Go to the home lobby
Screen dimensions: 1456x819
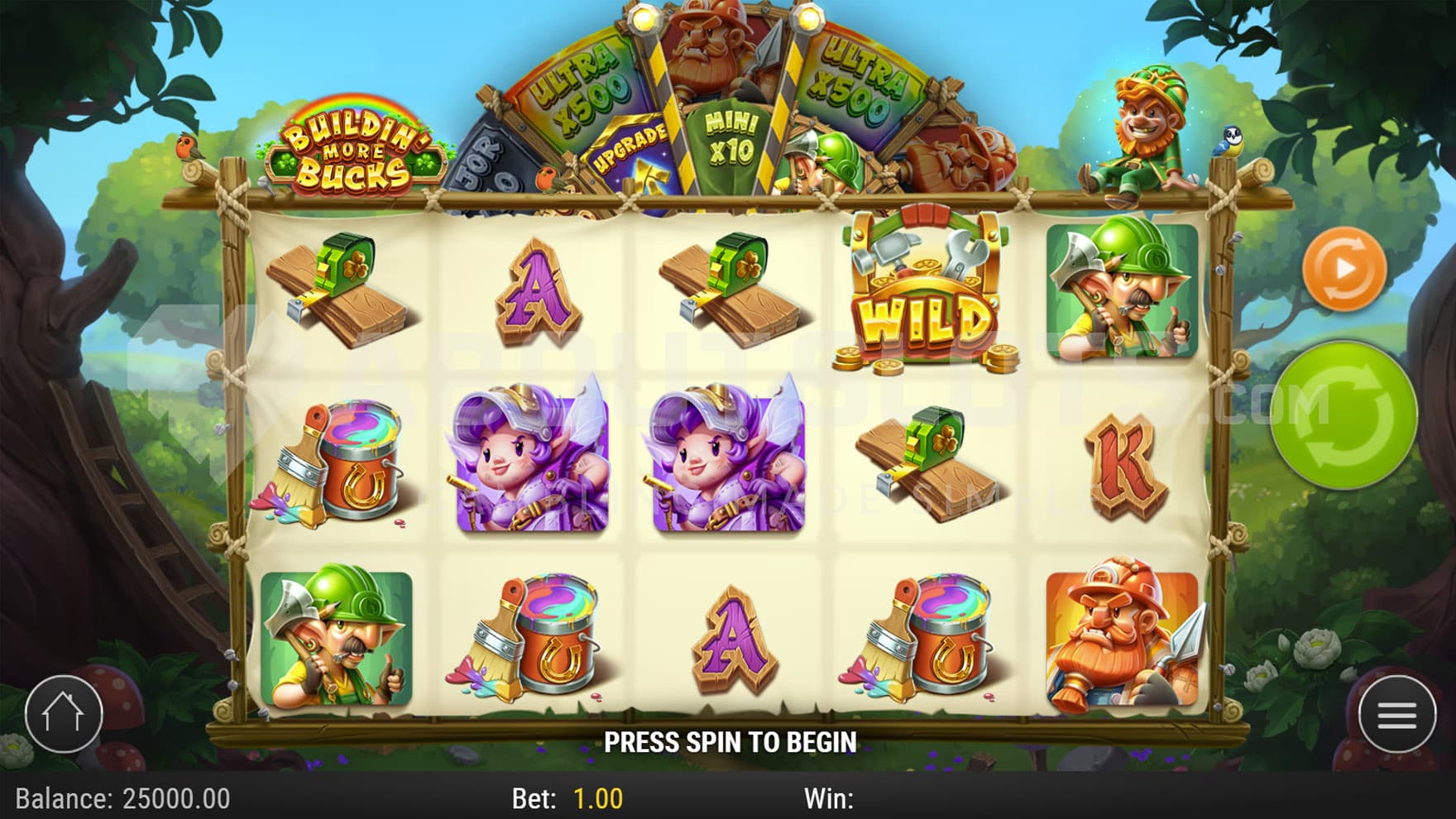pyautogui.click(x=64, y=713)
